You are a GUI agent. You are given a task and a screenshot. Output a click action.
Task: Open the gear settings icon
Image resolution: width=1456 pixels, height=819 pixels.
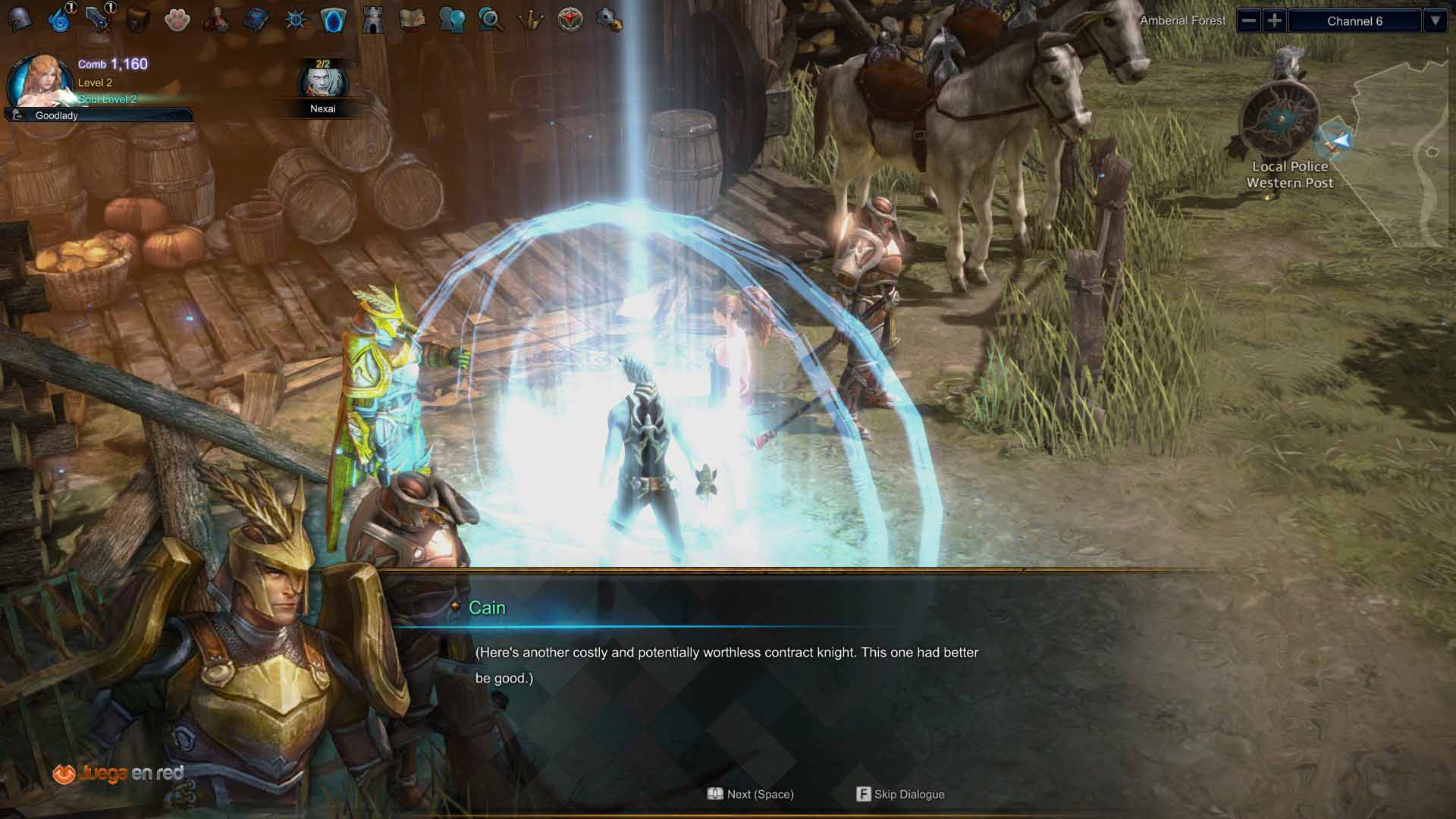coord(609,20)
